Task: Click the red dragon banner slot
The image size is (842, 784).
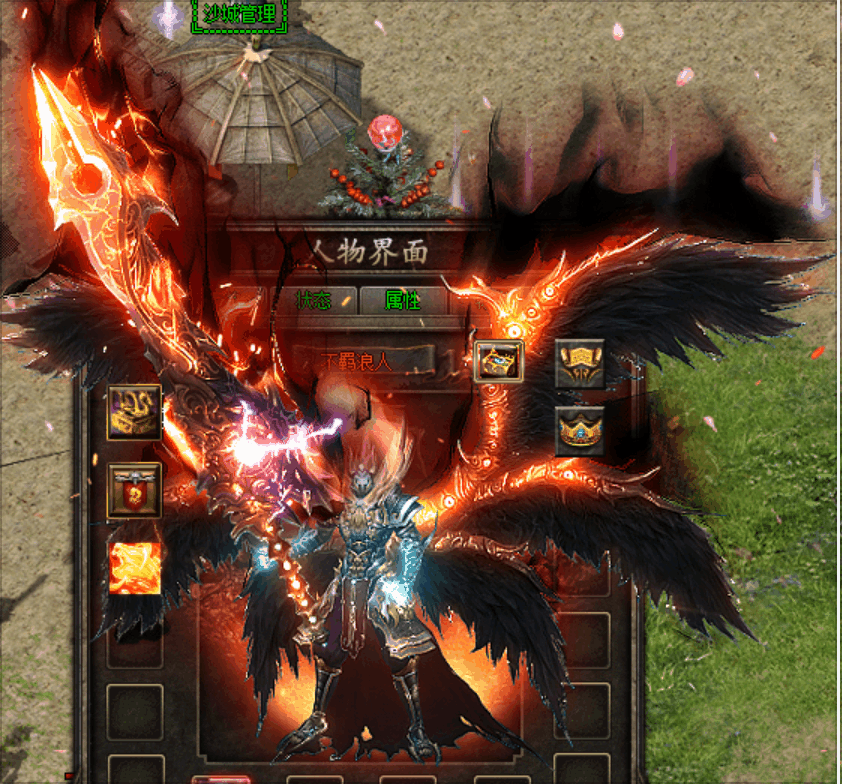Action: click(134, 490)
